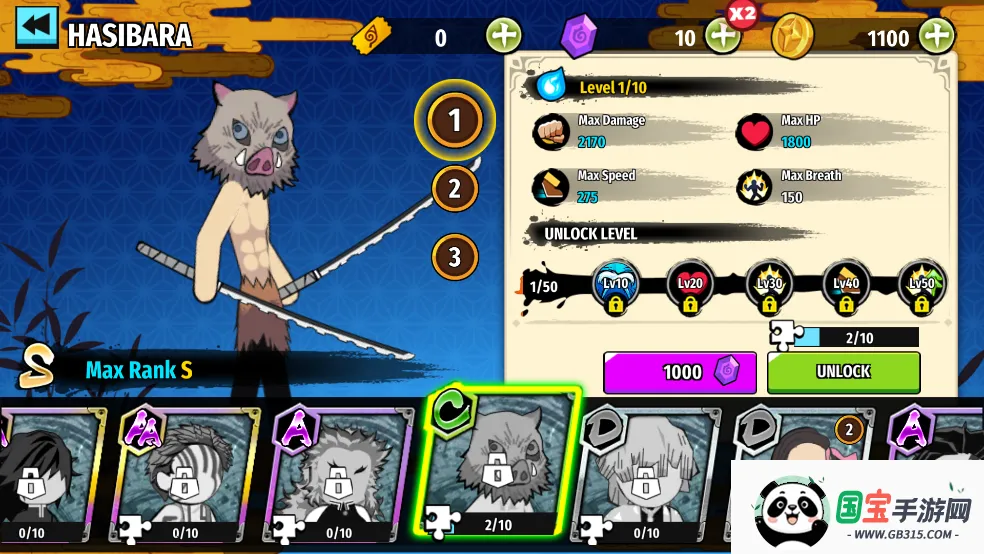This screenshot has width=984, height=554.
Task: View the Lv20 heart unlock reward
Action: click(690, 286)
